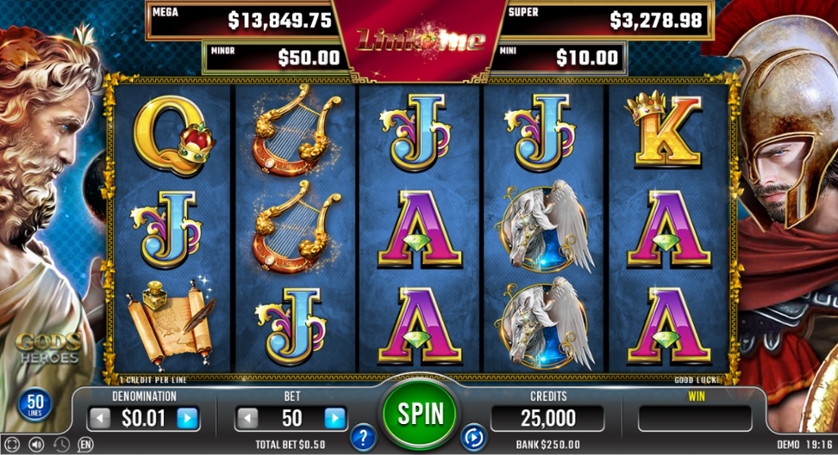Open the game history clock icon
The width and height of the screenshot is (838, 455).
[x=61, y=444]
